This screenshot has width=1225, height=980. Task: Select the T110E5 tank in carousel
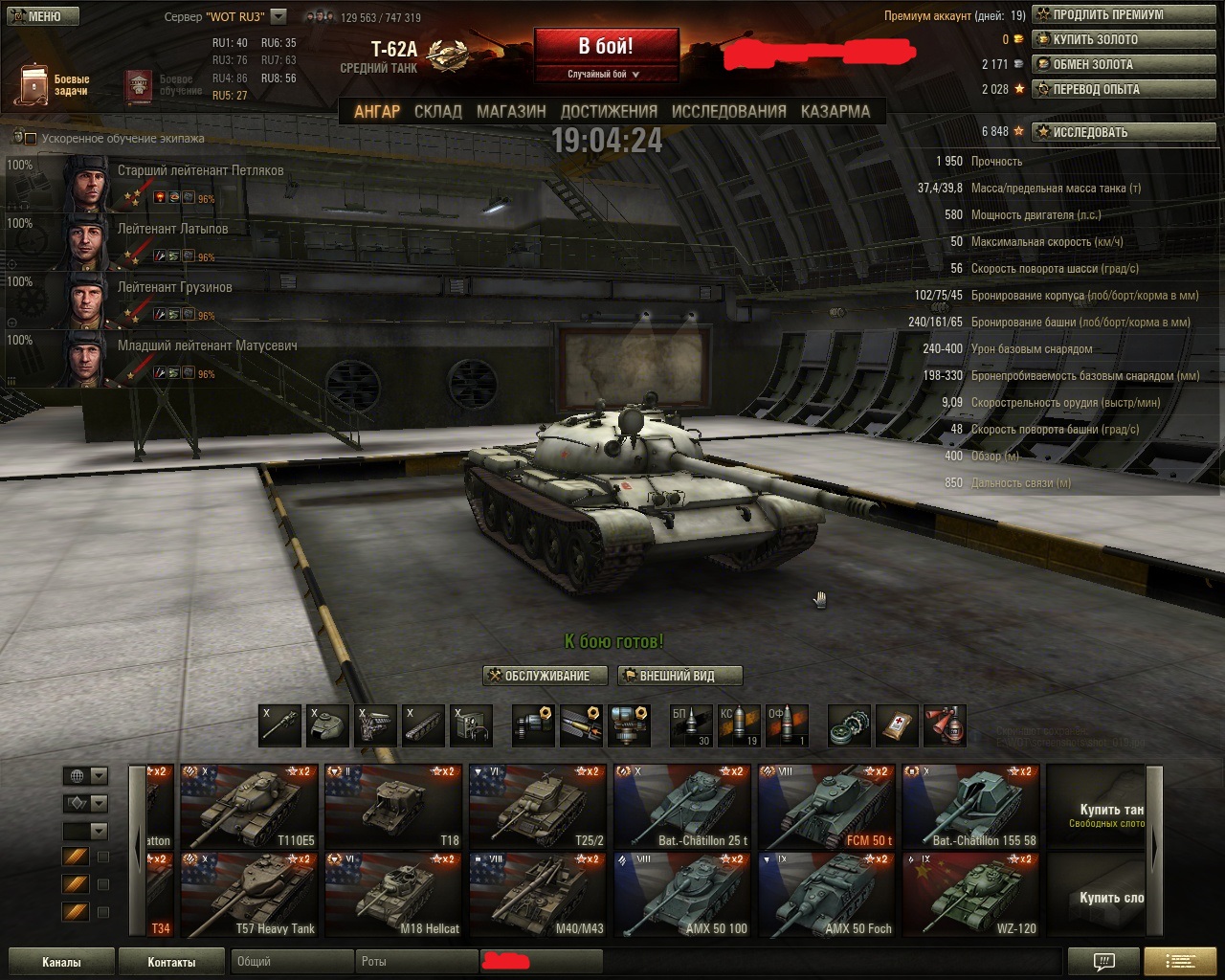[249, 806]
